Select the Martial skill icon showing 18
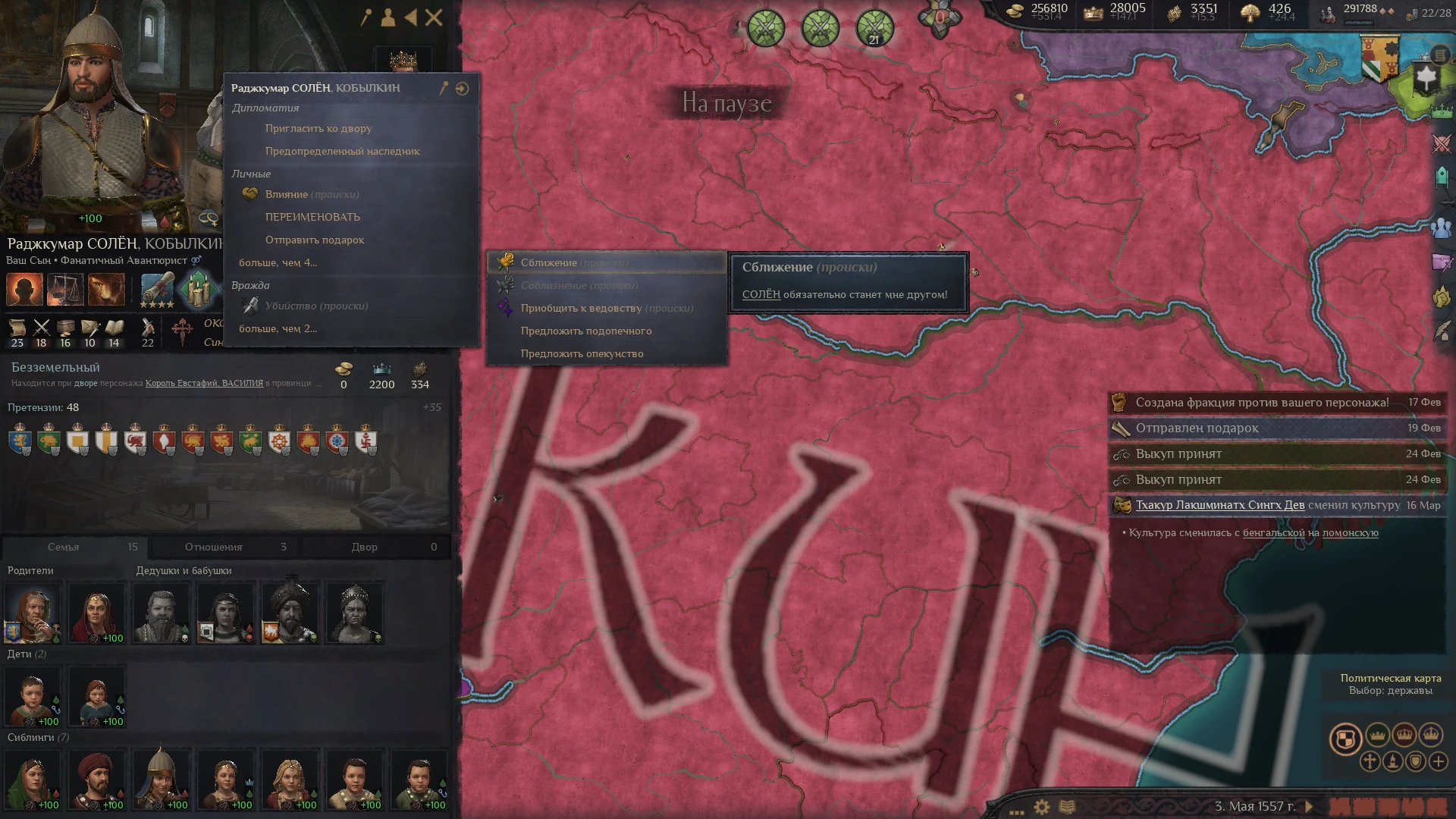1456x819 pixels. (x=42, y=328)
